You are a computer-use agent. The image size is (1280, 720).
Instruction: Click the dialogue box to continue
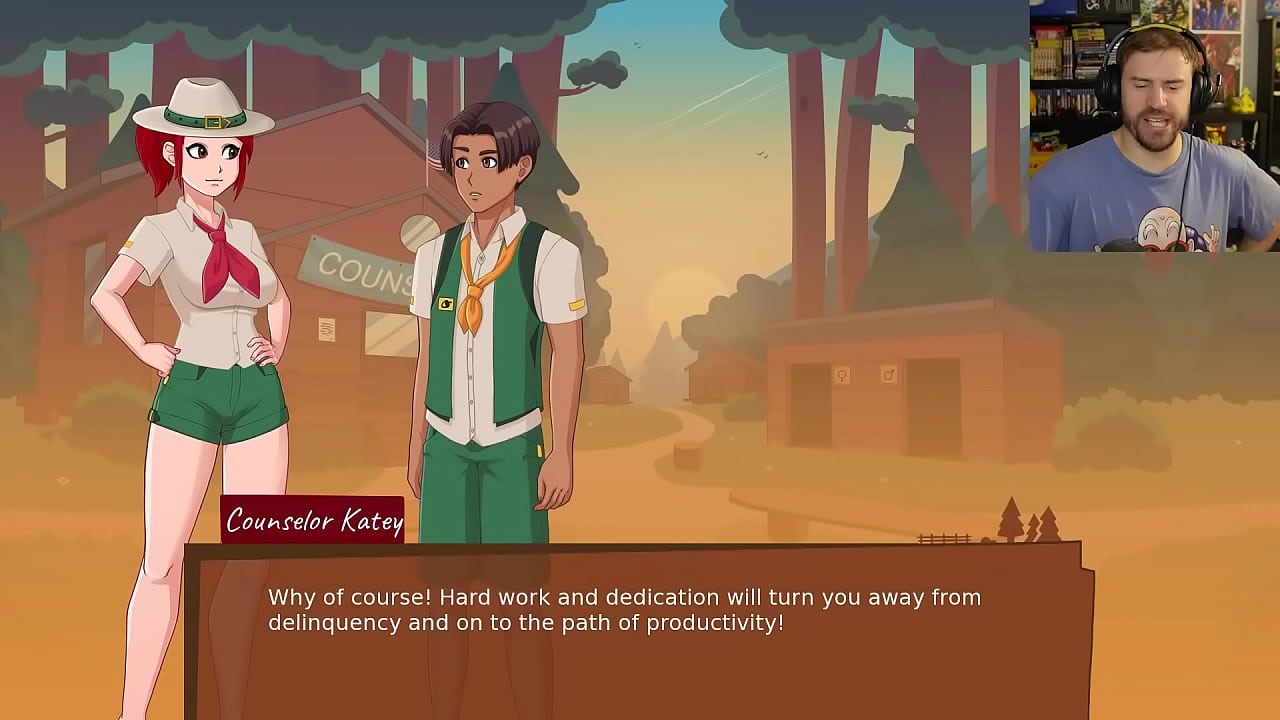(638, 630)
